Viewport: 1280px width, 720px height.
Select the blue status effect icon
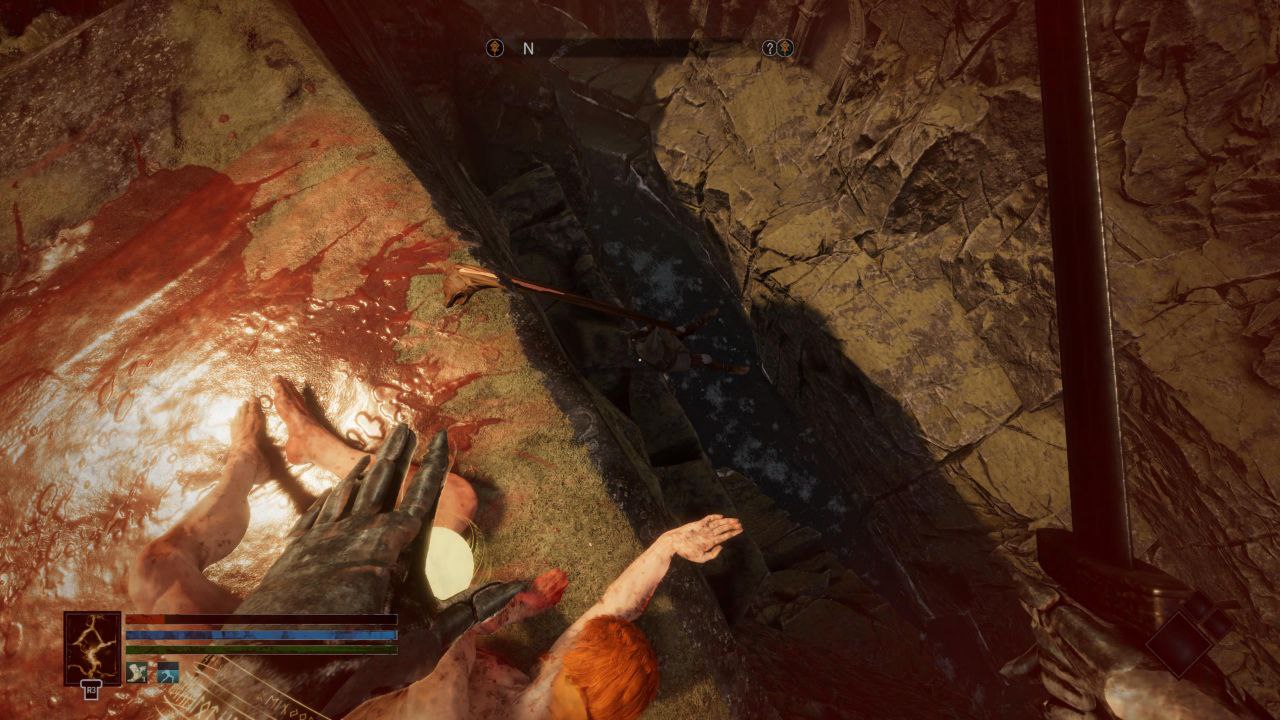pyautogui.click(x=167, y=672)
